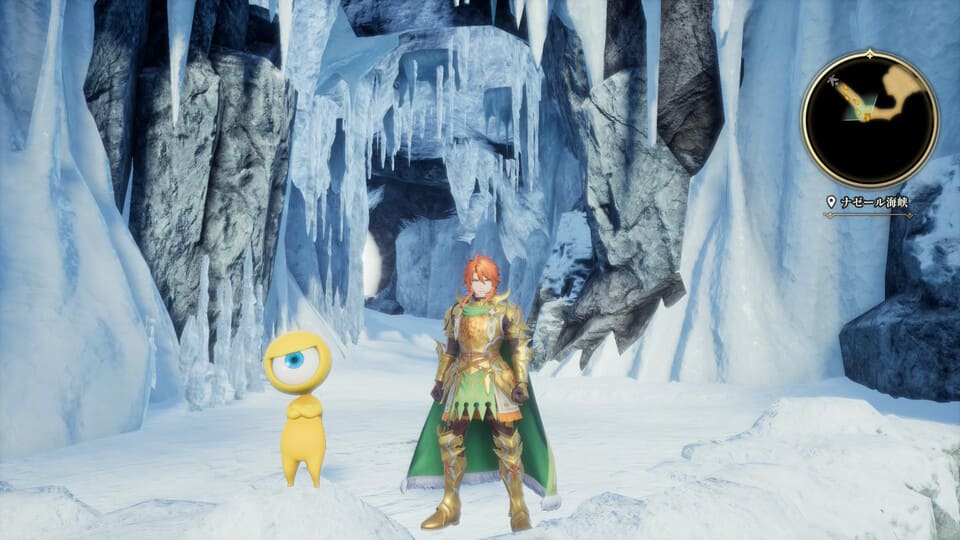
Task: Click the ナゼール海峡 location label
Action: (873, 203)
